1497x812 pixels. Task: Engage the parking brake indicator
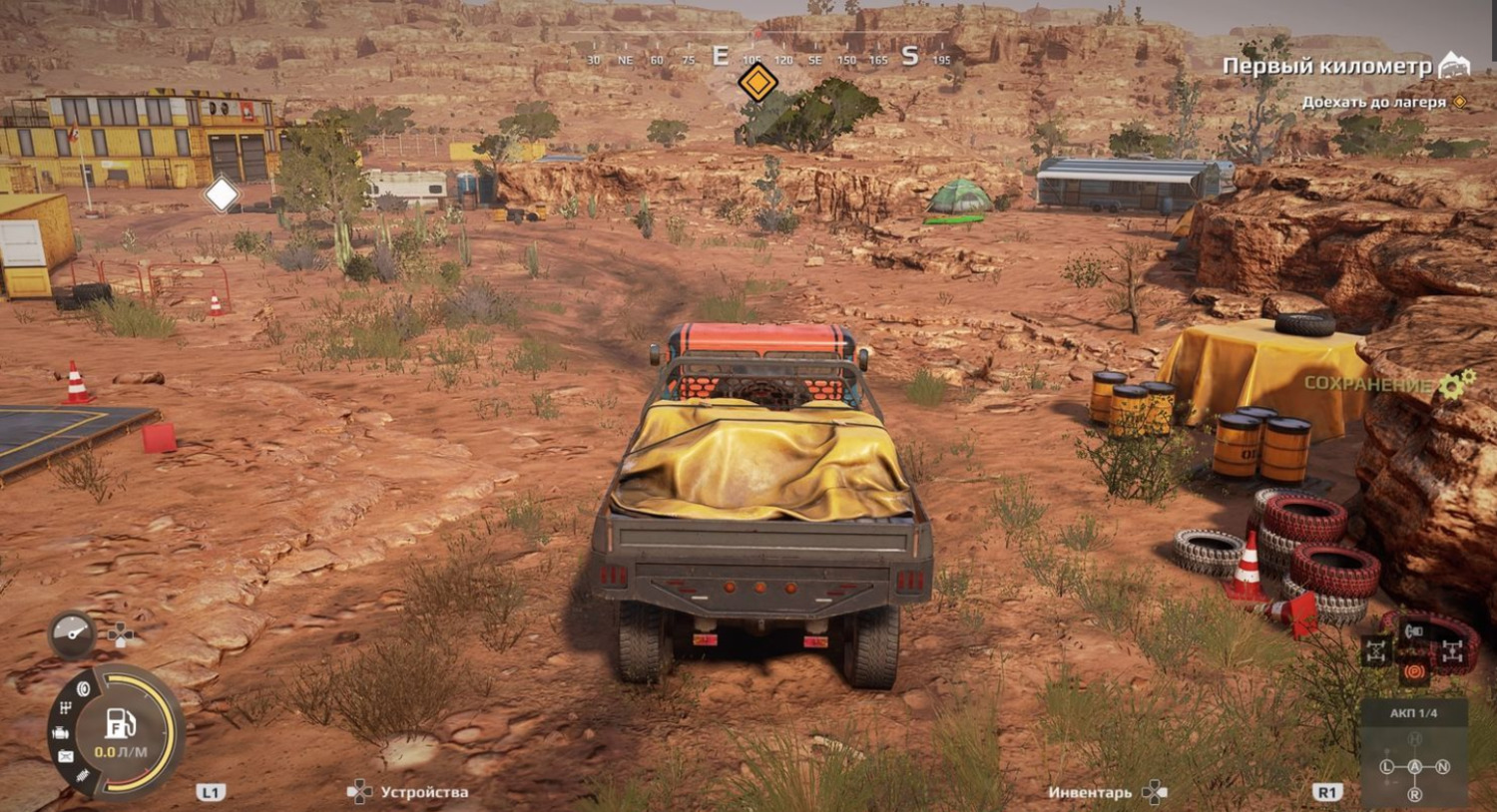1413,673
